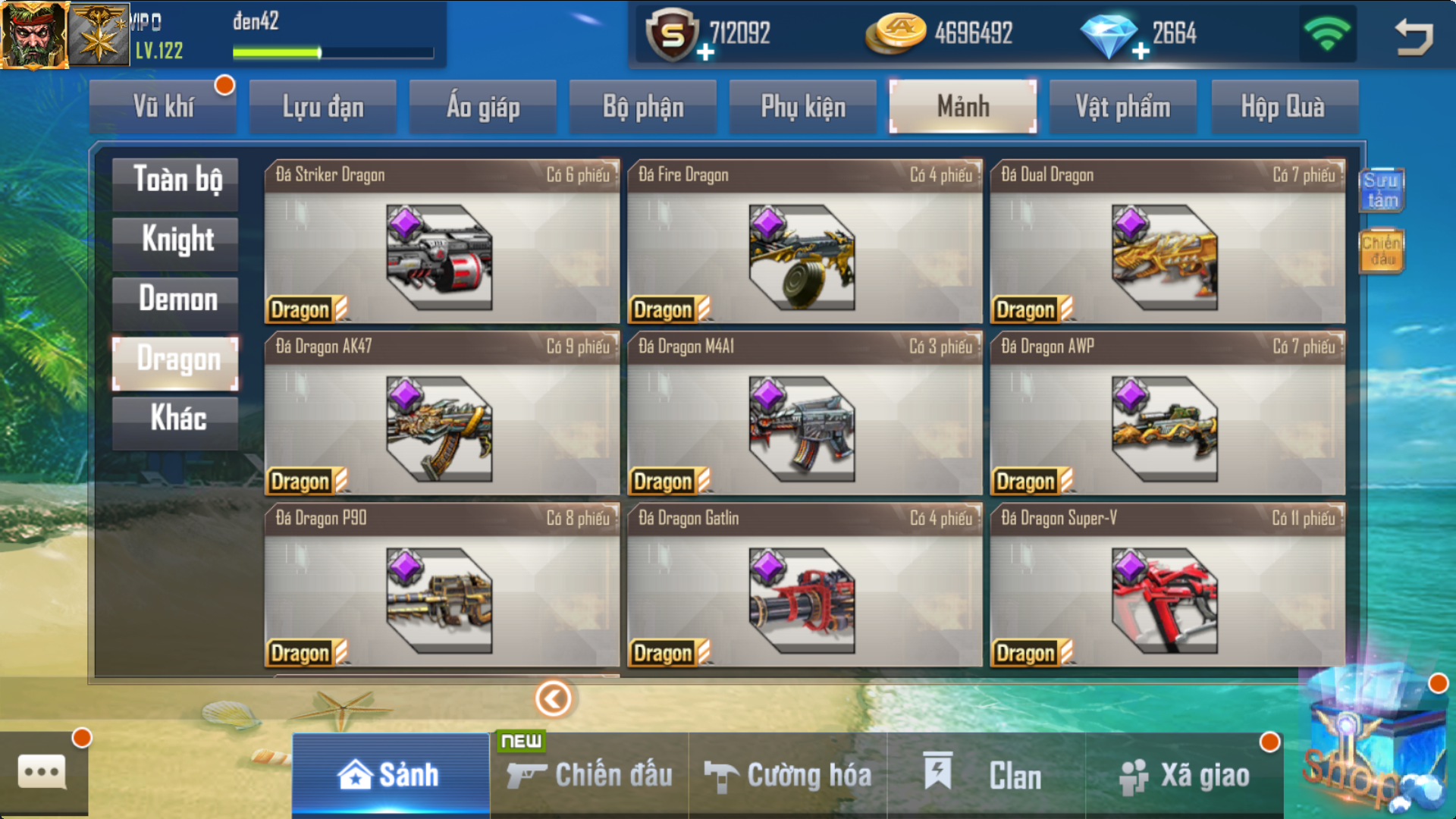This screenshot has height=819, width=1456.
Task: Open the Lựu đạn tab
Action: point(323,107)
